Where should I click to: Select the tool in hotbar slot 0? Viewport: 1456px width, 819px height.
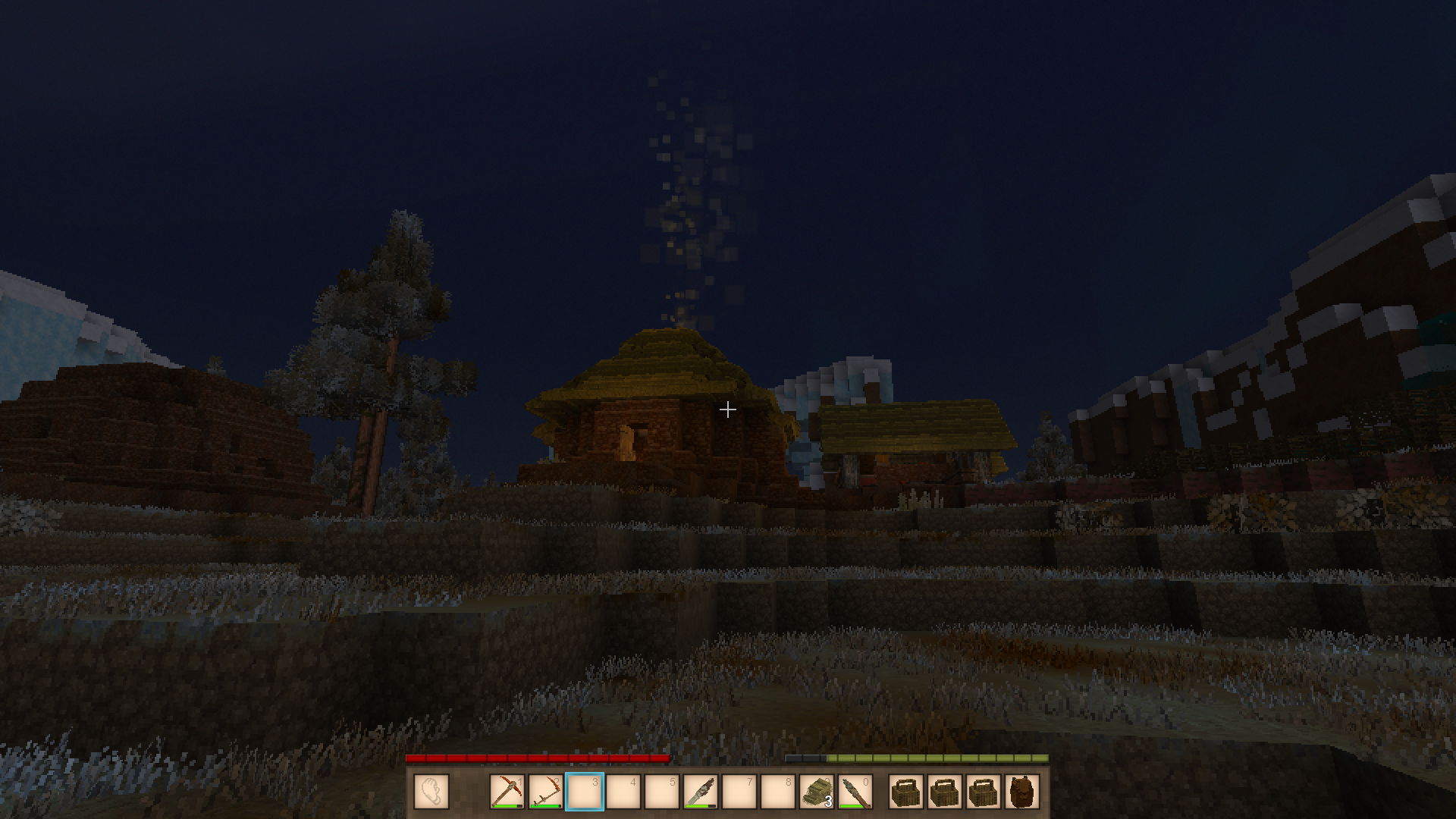855,792
